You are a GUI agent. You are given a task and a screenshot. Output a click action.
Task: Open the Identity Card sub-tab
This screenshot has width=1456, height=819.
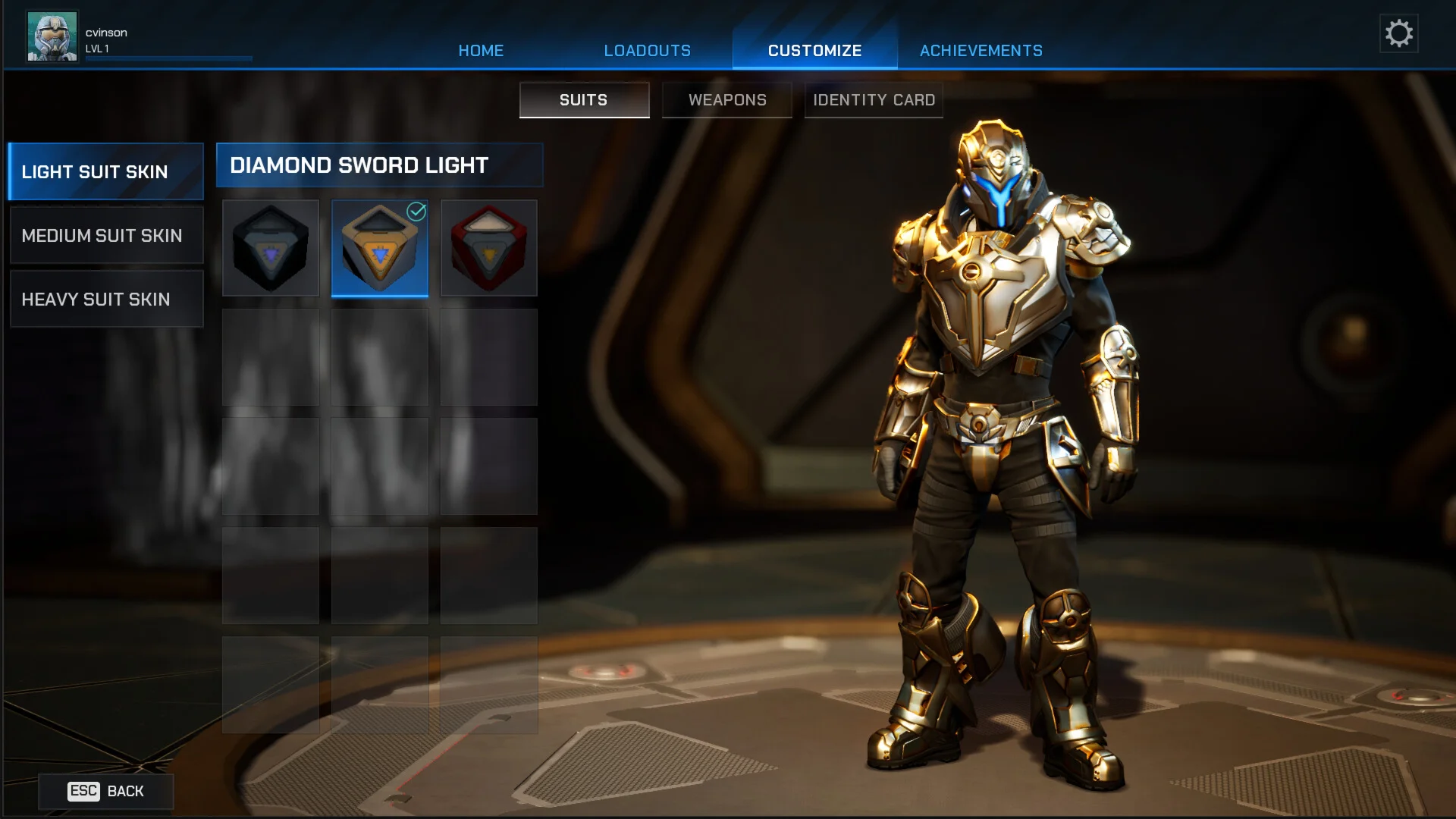click(x=874, y=100)
